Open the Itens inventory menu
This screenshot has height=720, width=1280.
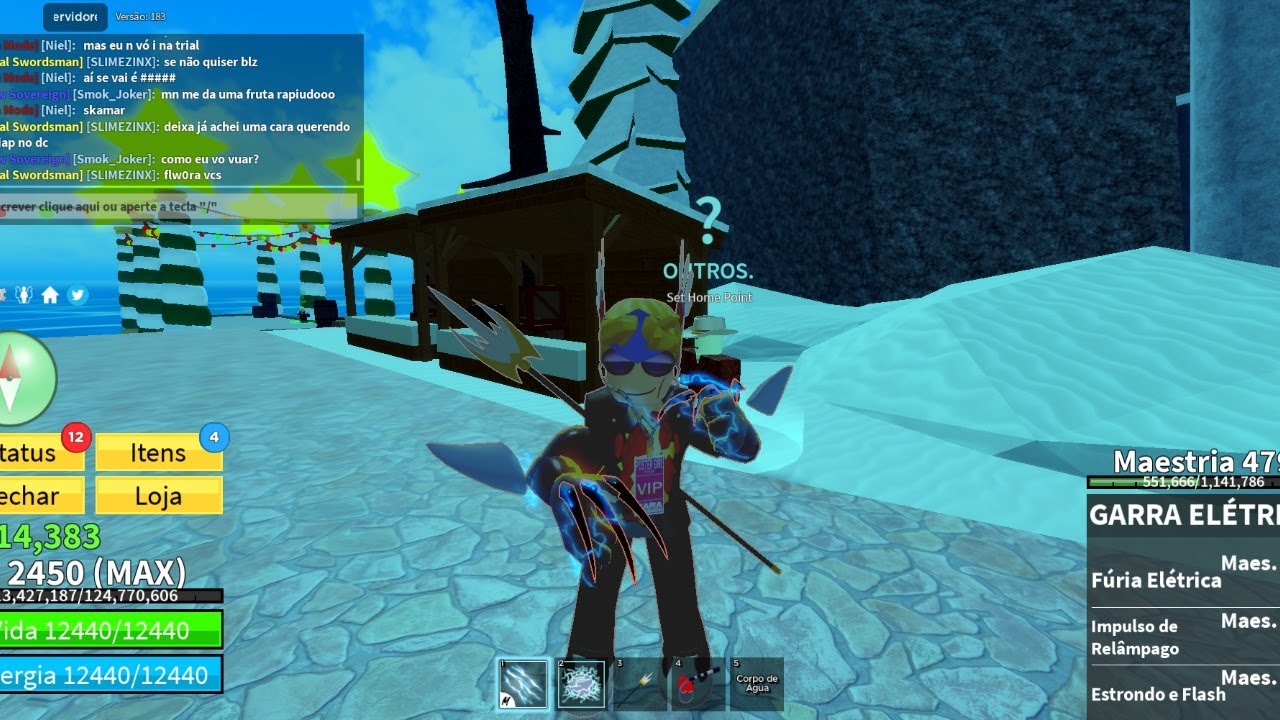(158, 453)
